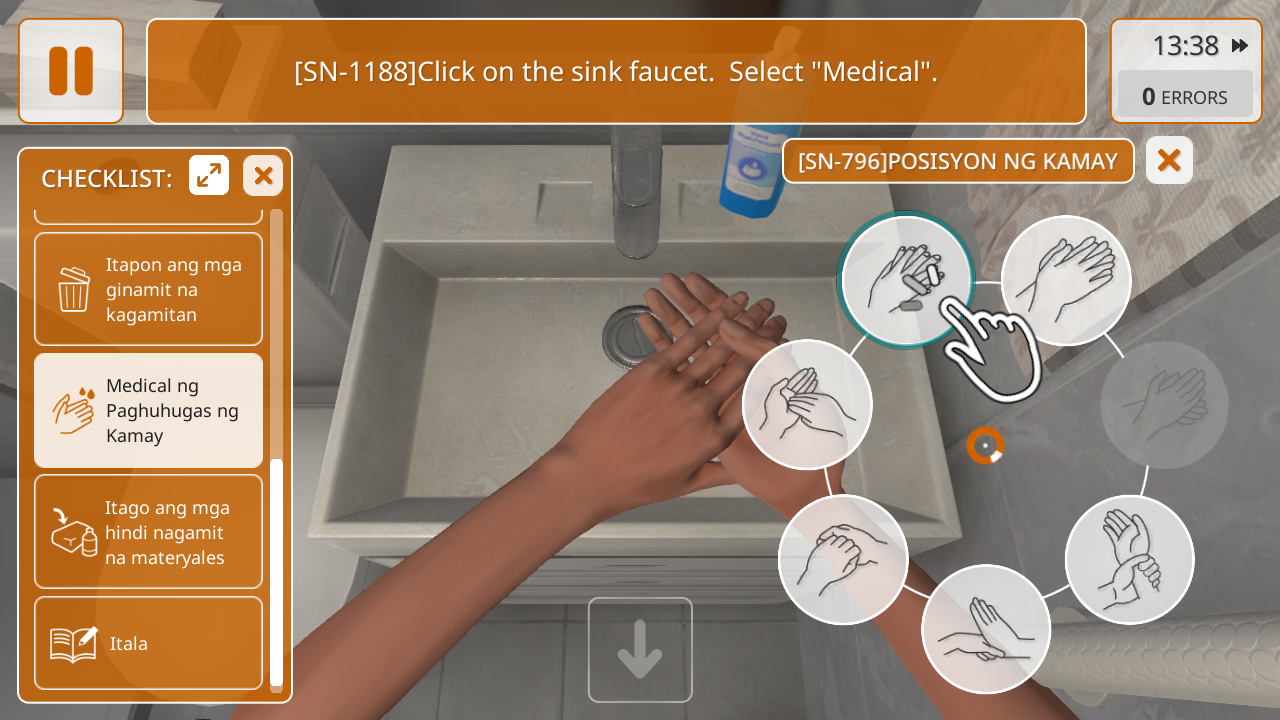The height and width of the screenshot is (720, 1280).
Task: Pause the simulation
Action: click(71, 71)
